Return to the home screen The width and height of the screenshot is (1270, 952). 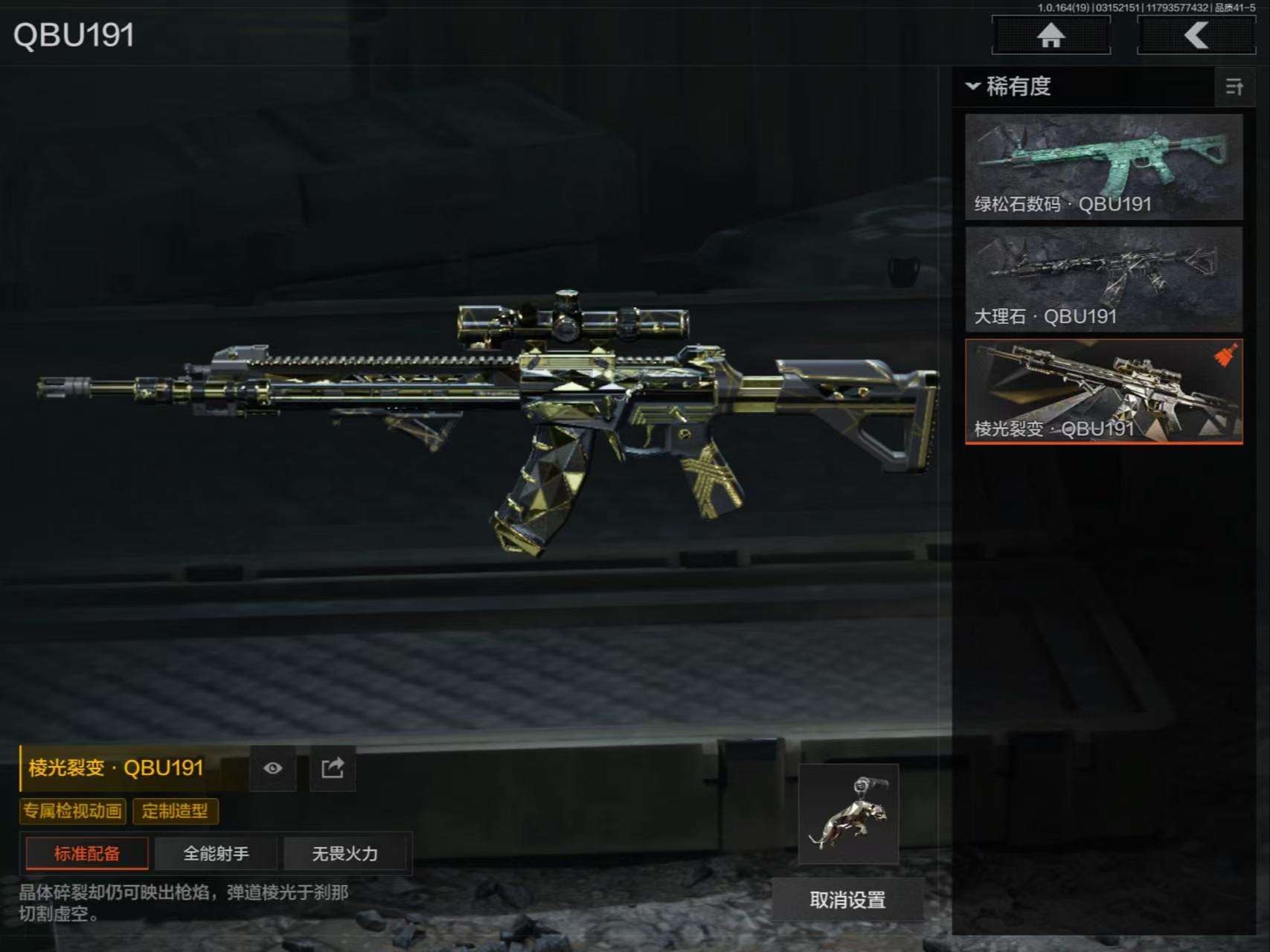point(1051,35)
